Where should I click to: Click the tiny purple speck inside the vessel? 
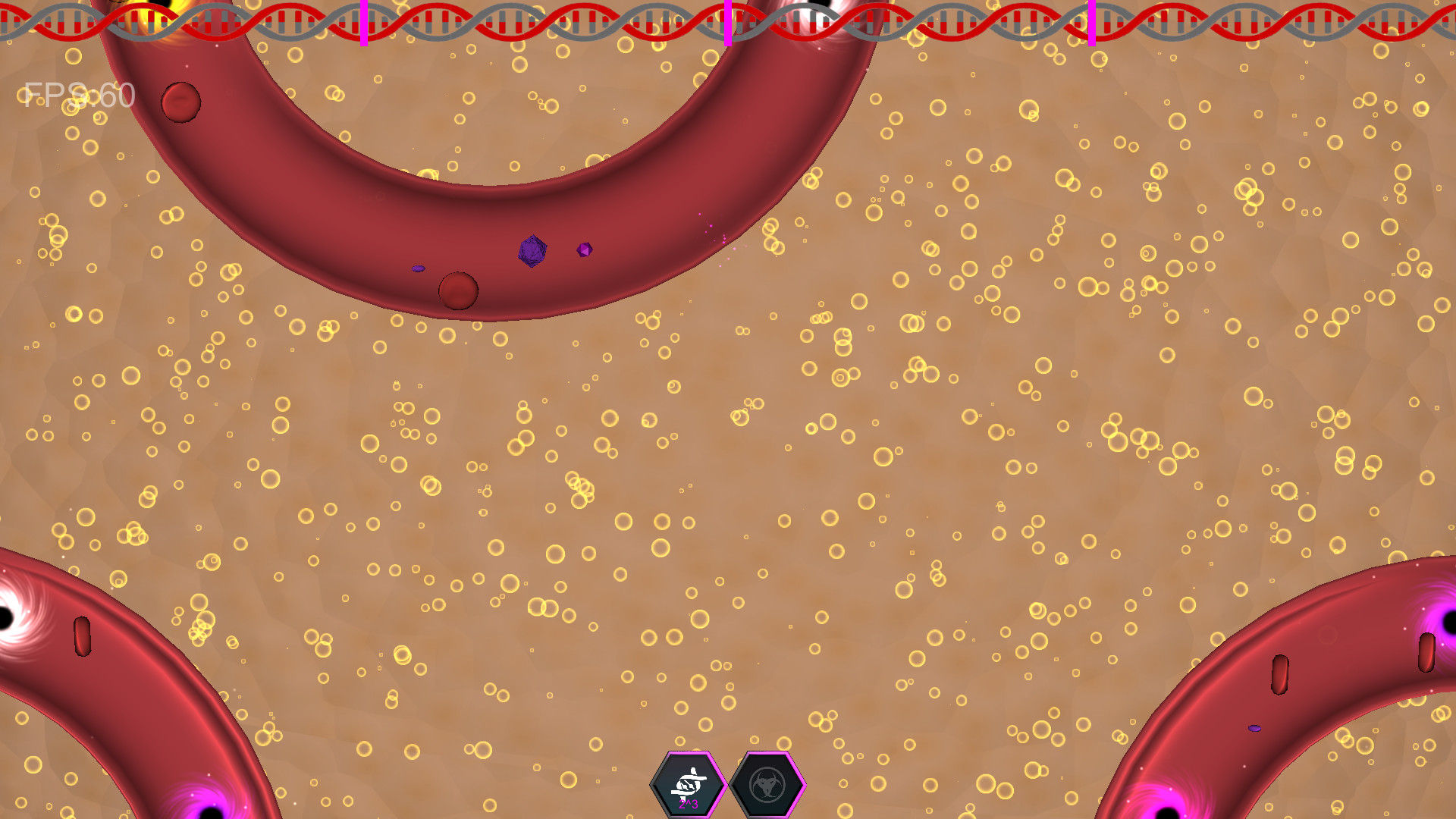tap(419, 267)
